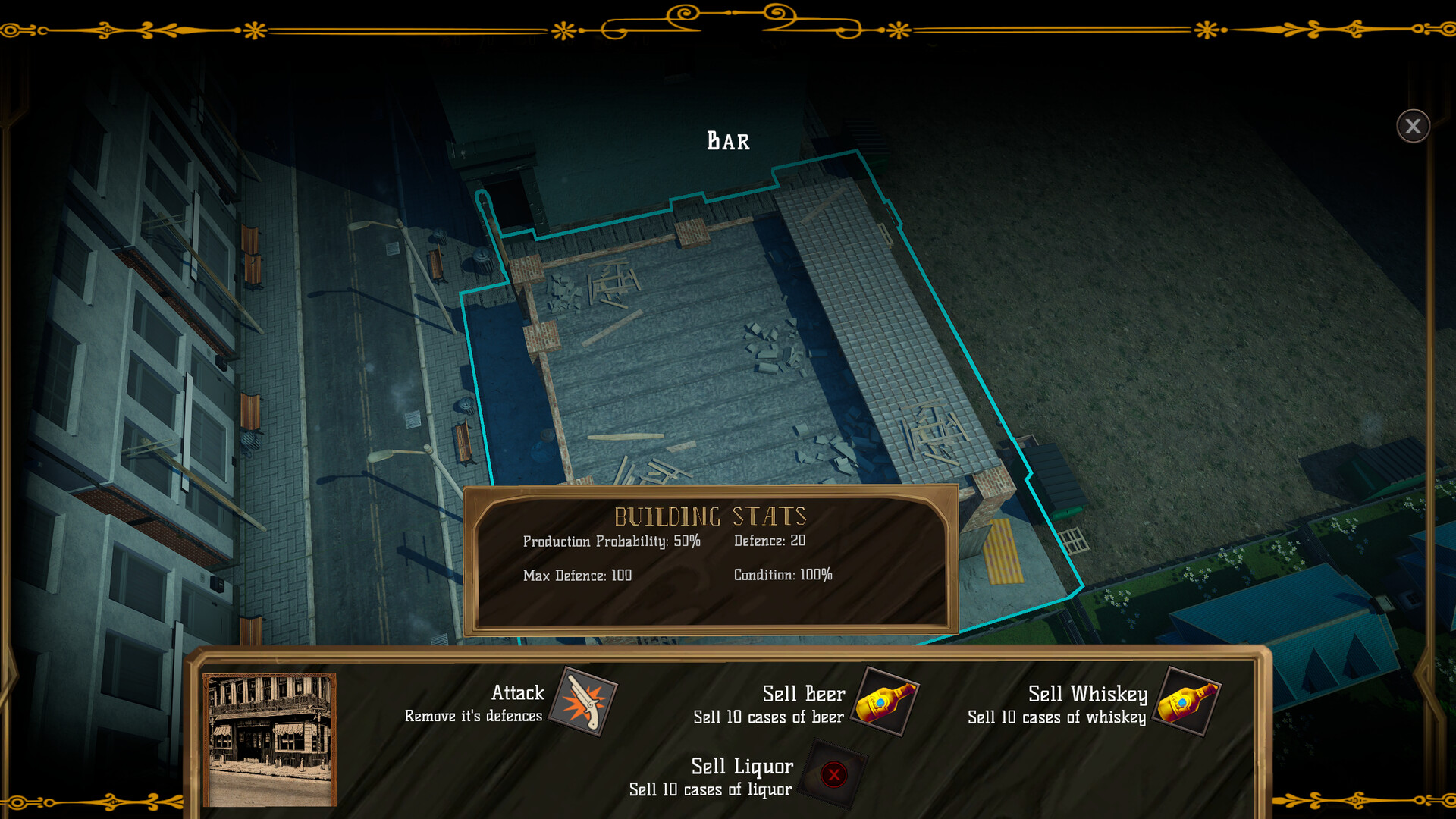The width and height of the screenshot is (1456, 819).
Task: Select "Sell 10 cases of whiskey"
Action: tap(1056, 717)
